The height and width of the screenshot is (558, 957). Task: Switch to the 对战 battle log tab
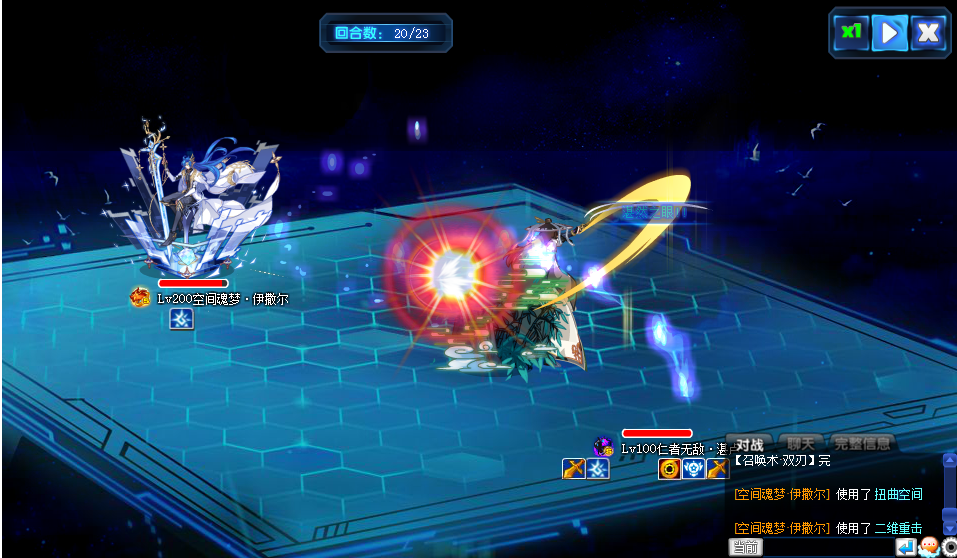tap(749, 444)
